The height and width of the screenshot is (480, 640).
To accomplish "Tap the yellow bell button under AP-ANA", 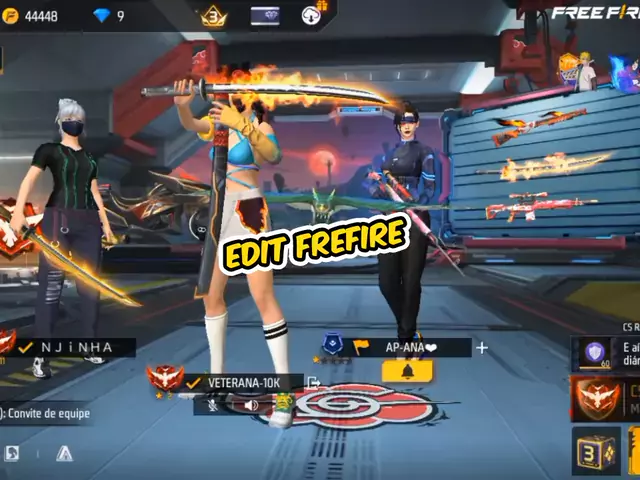I will pyautogui.click(x=407, y=371).
